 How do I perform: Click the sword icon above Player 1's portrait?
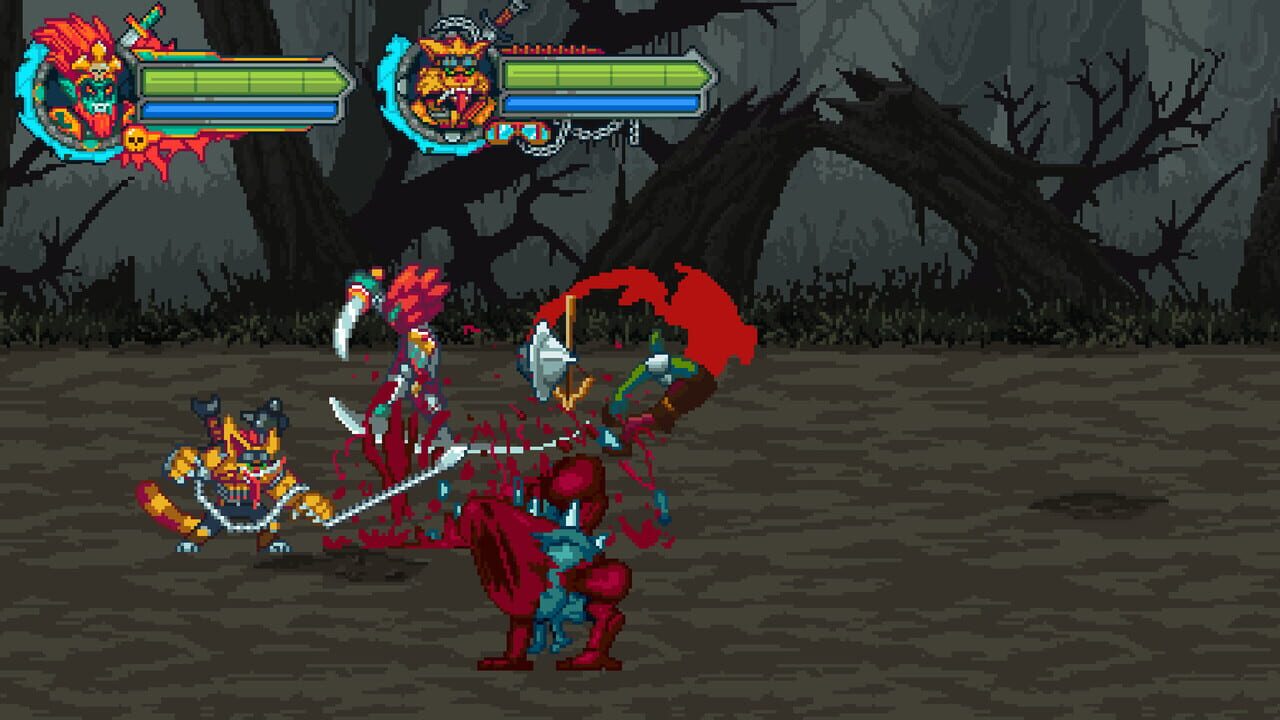140,25
